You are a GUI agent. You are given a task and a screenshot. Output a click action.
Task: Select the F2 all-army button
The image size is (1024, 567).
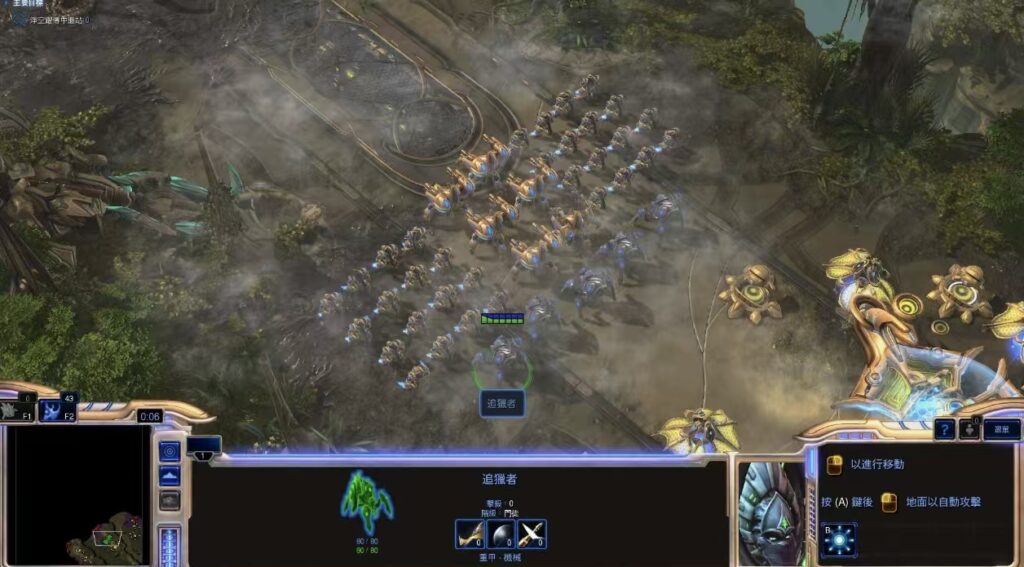[x=58, y=410]
